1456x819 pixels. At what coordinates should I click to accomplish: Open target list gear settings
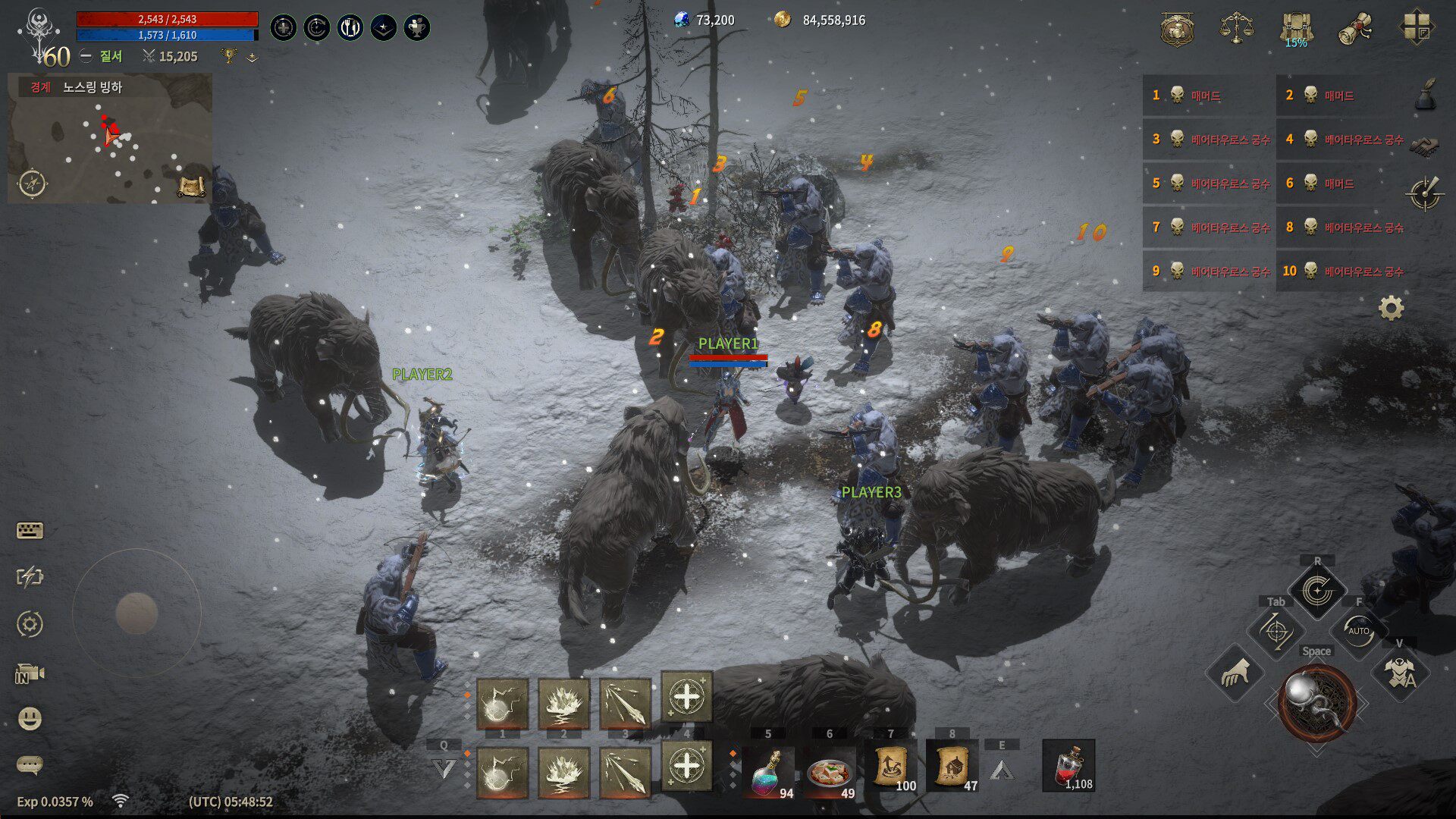click(1391, 308)
